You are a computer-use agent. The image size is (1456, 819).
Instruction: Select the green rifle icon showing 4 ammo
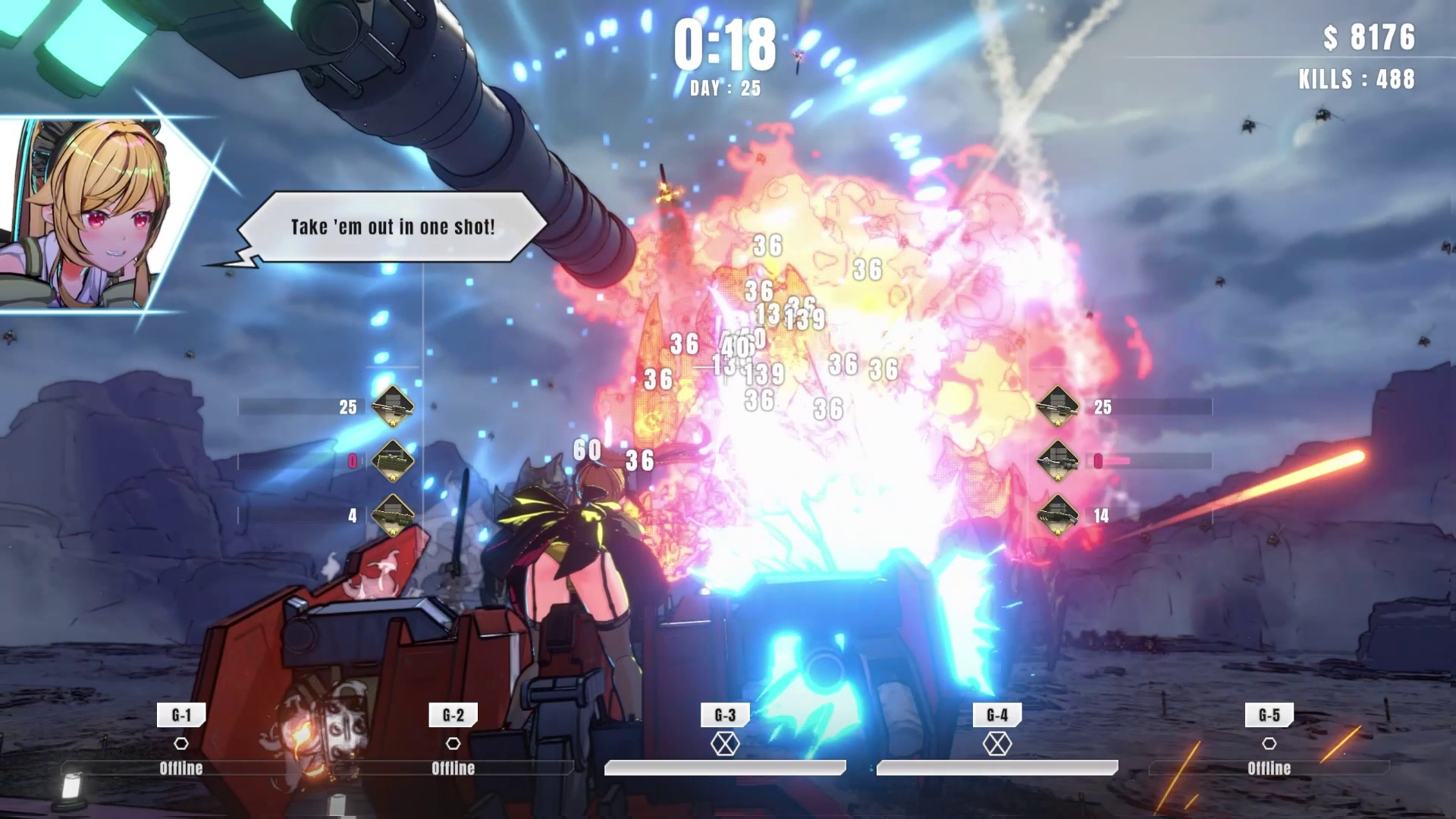(392, 515)
